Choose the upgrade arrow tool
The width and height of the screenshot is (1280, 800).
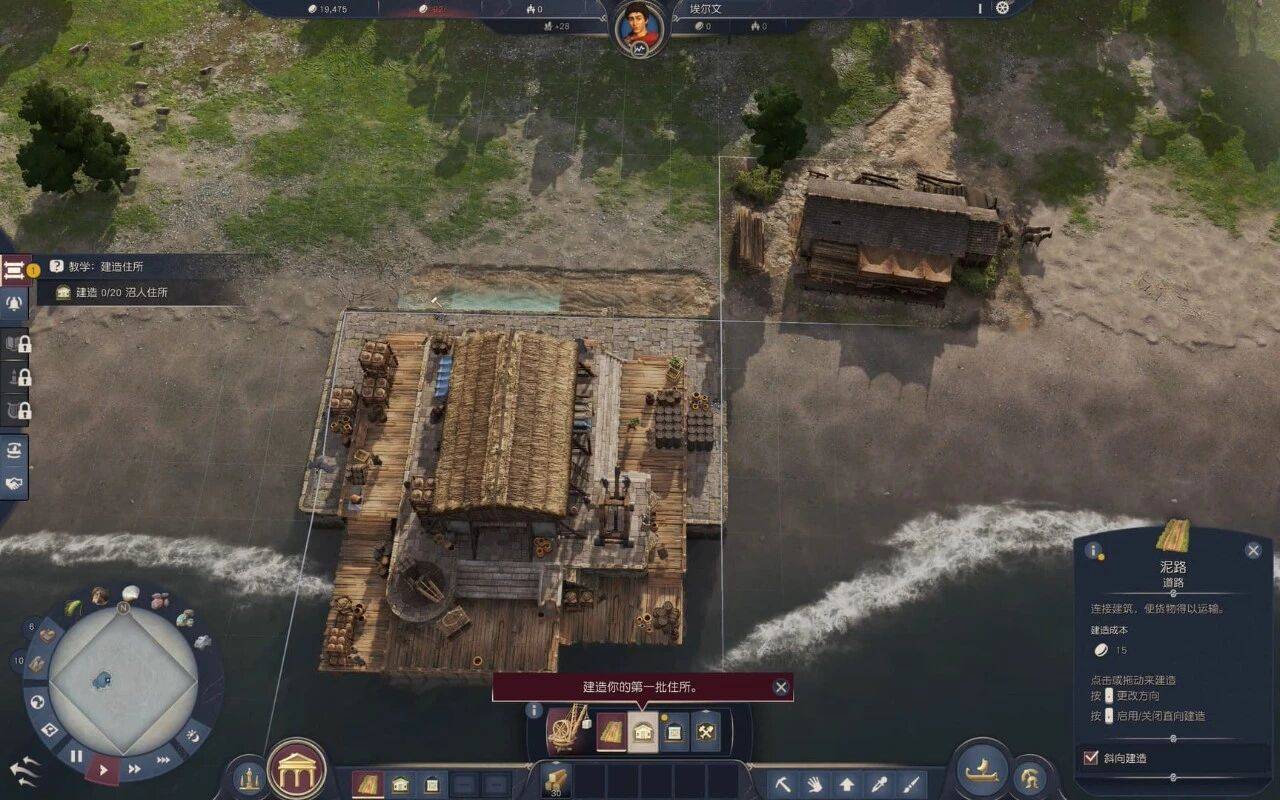pos(846,784)
